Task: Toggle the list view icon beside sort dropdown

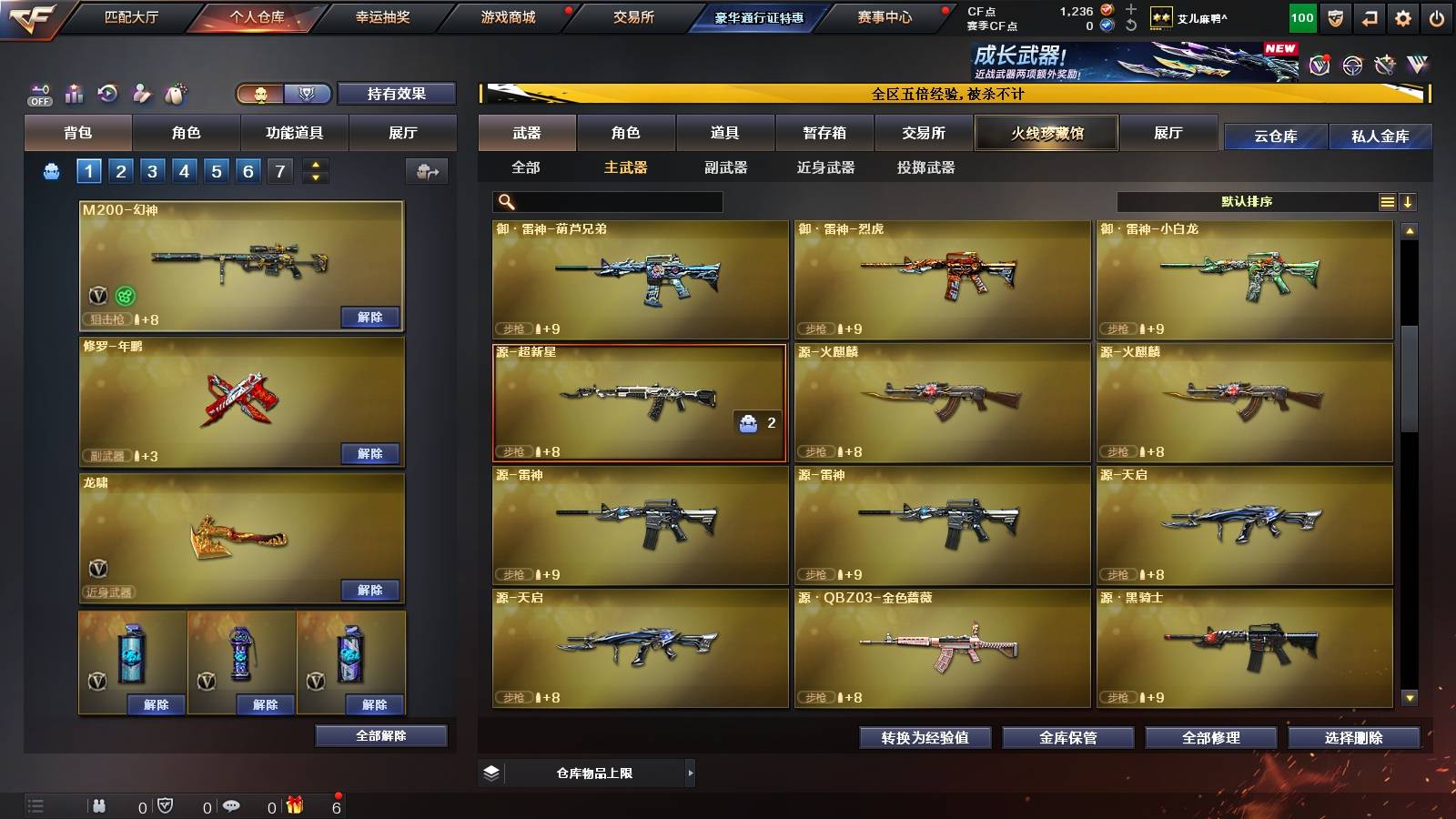Action: tap(1387, 200)
